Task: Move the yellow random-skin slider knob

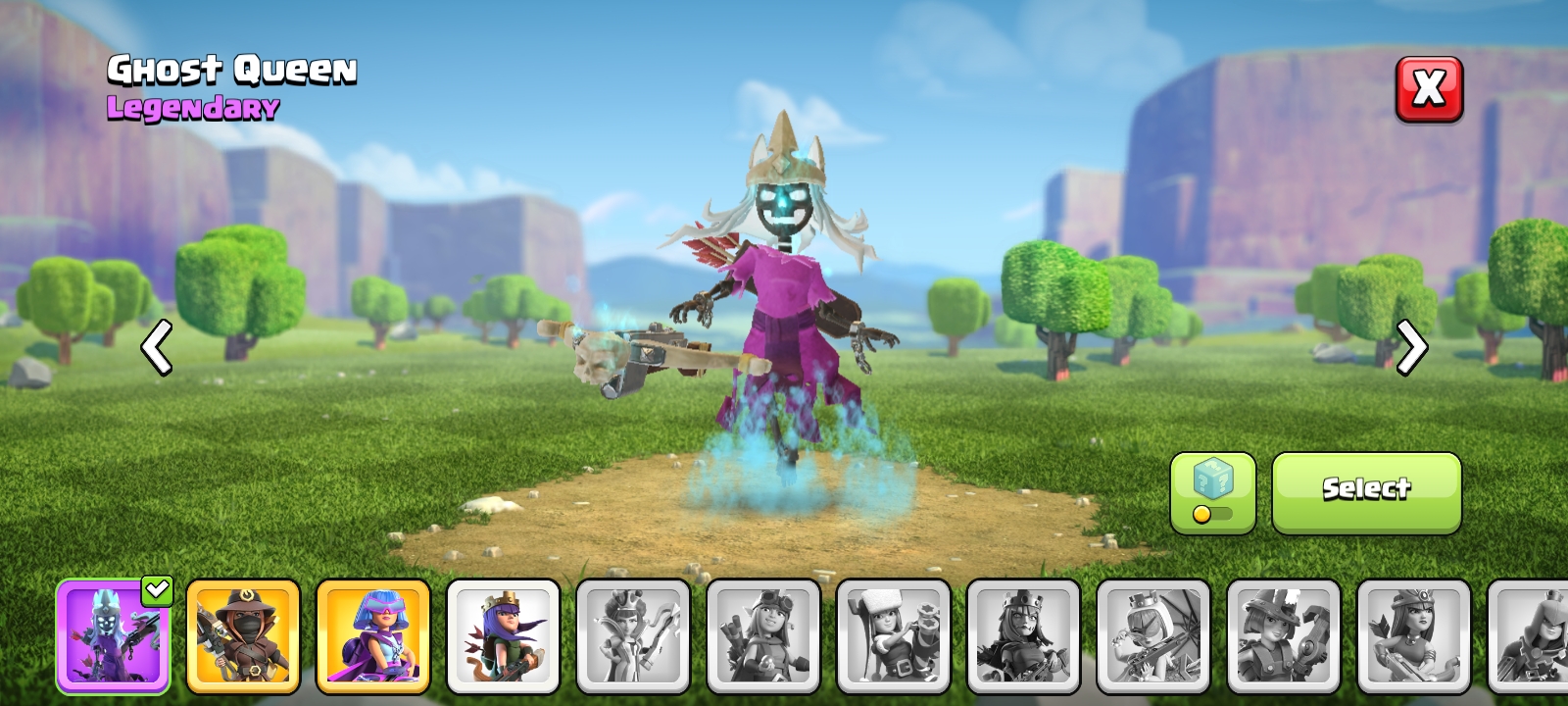Action: [1200, 514]
